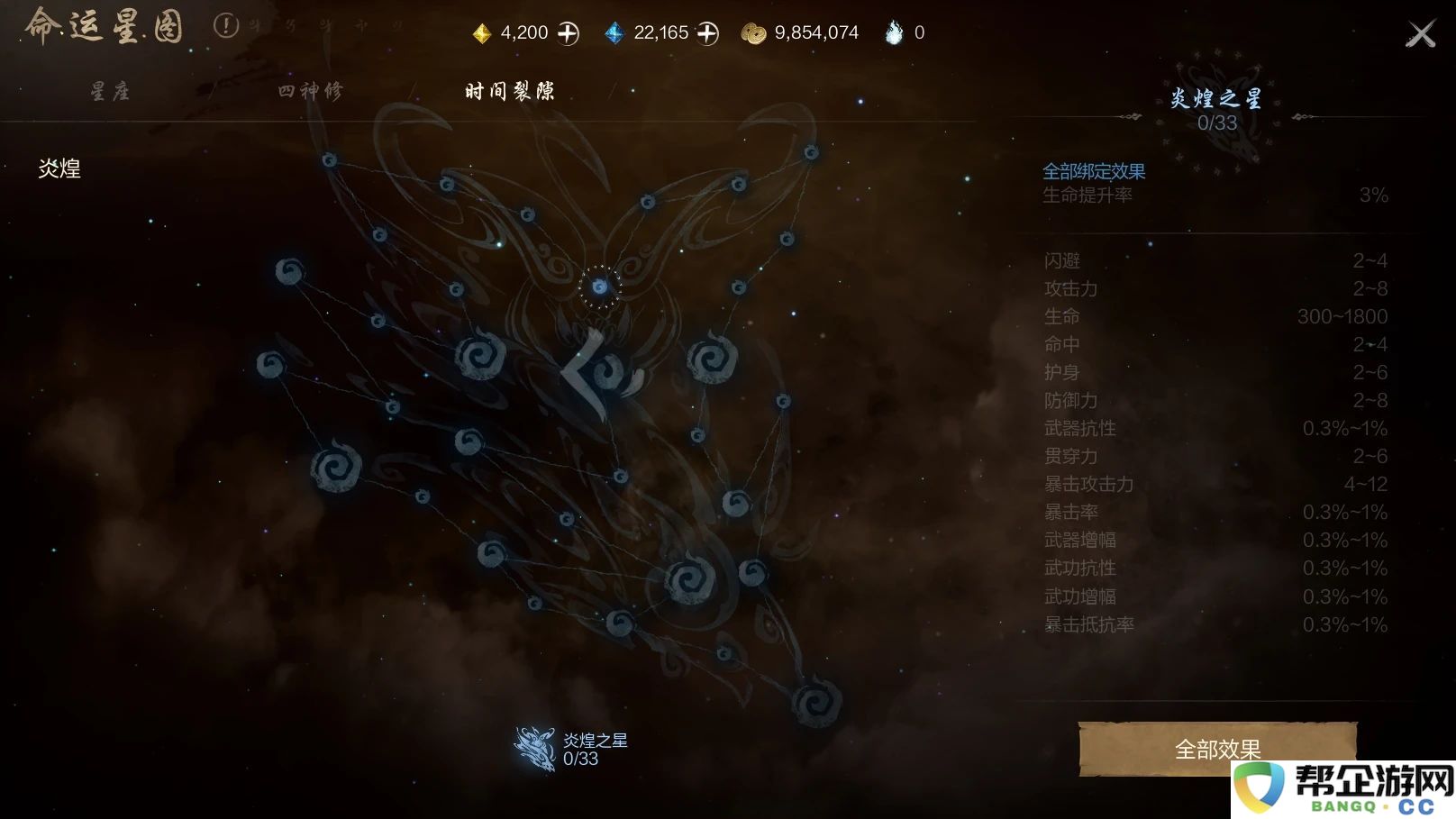Close the 命运星图 window with the X
Screen dimensions: 1456x819
point(1421,33)
